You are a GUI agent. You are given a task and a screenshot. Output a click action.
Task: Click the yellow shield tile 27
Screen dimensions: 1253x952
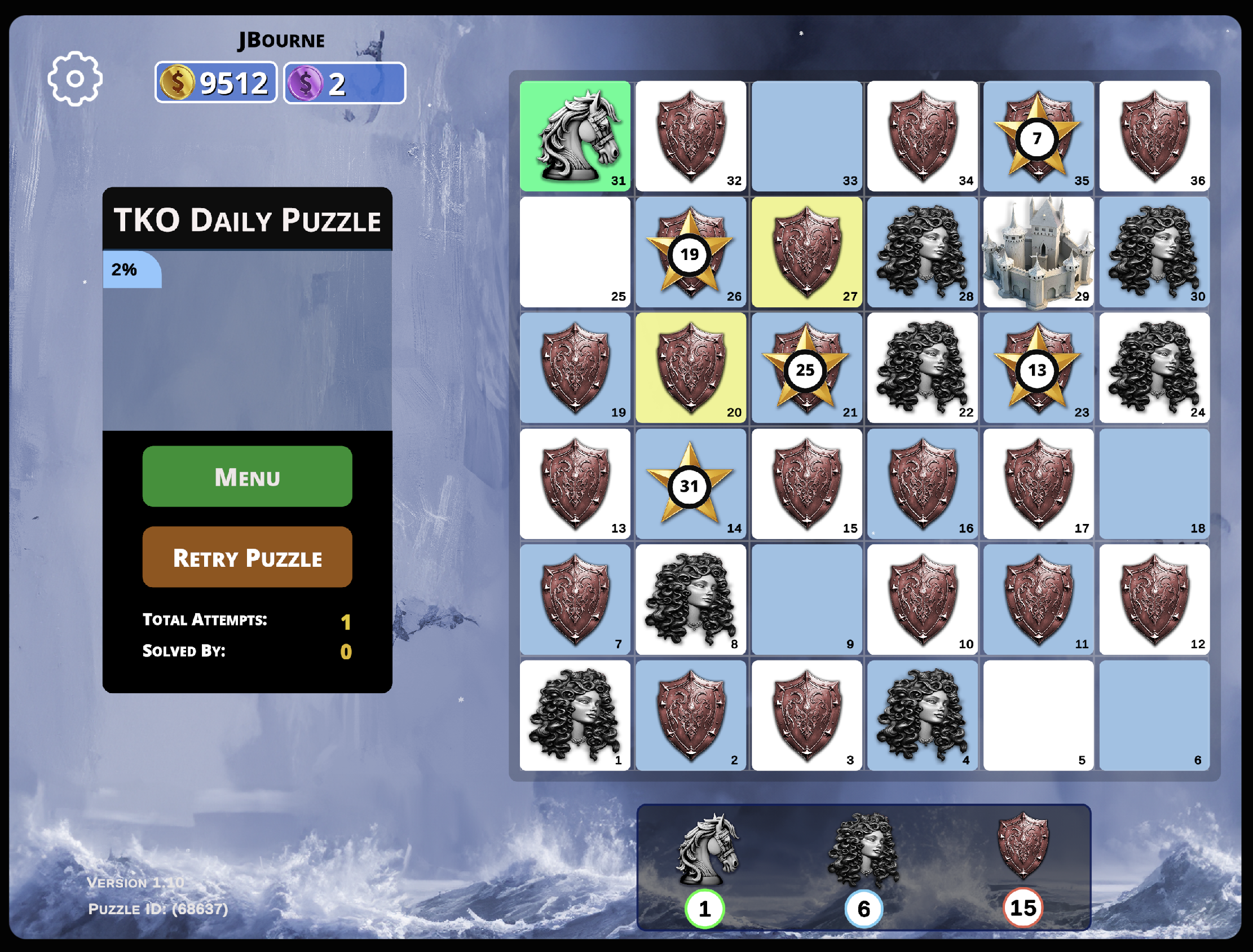806,252
